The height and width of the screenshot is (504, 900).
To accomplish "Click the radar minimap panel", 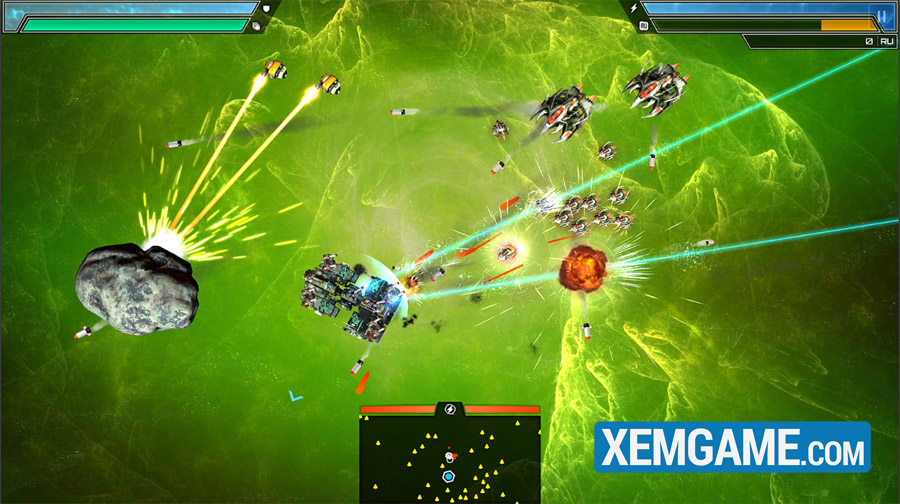I will click(x=450, y=459).
